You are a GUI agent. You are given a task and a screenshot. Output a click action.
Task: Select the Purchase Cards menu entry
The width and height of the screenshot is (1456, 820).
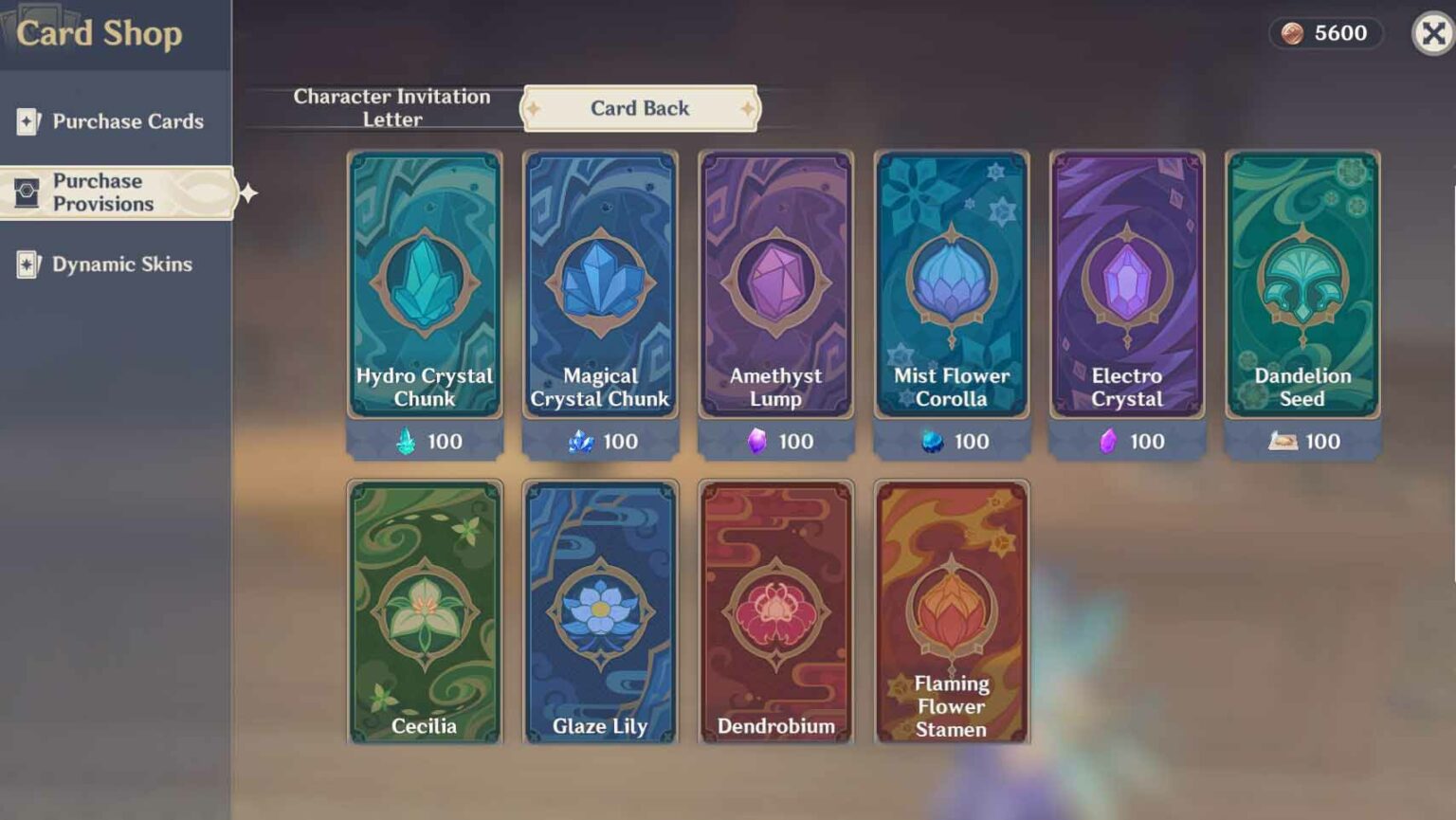tap(129, 121)
